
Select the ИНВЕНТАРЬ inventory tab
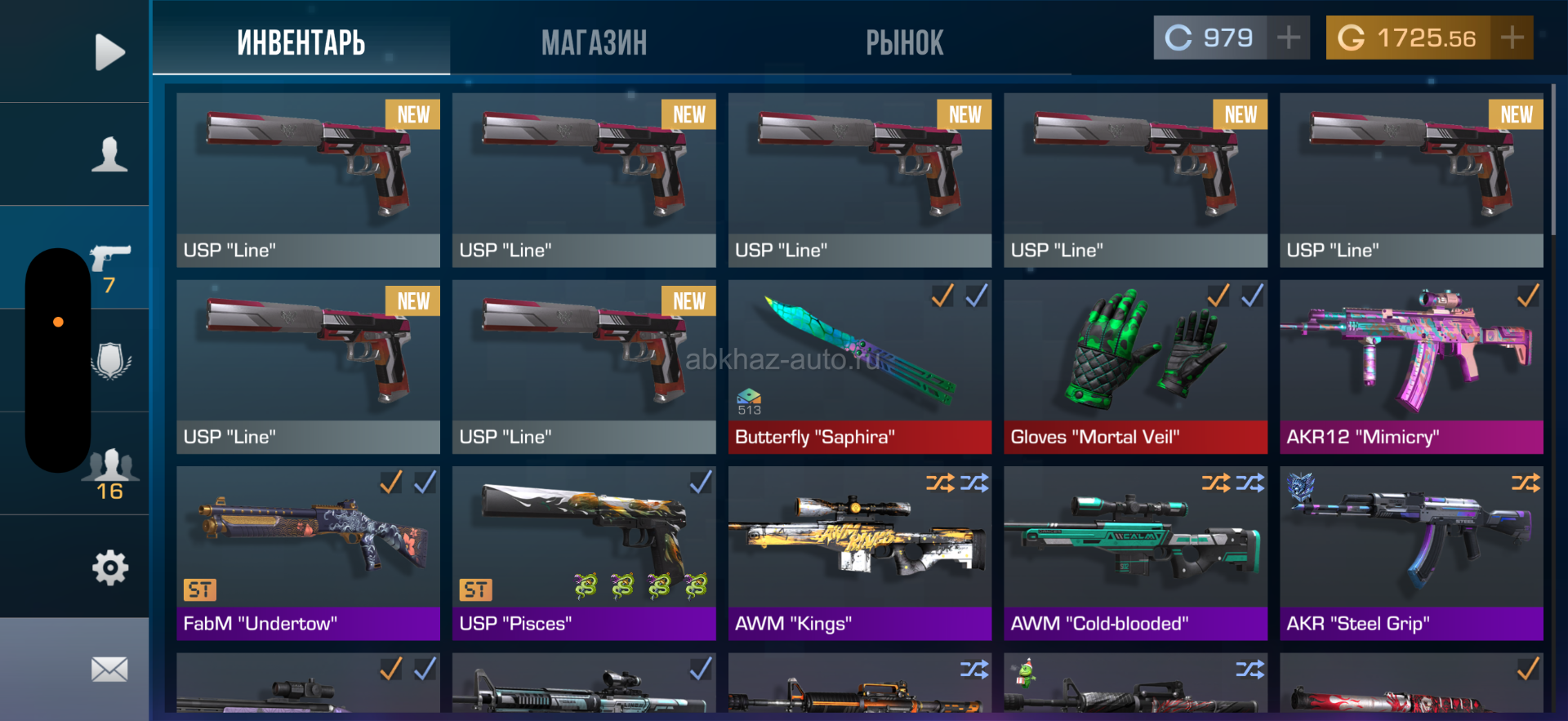pyautogui.click(x=301, y=42)
